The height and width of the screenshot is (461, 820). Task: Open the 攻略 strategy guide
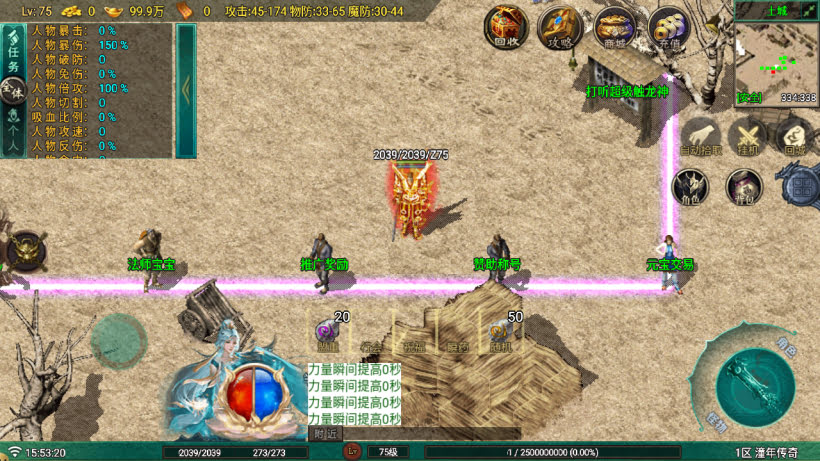pos(560,27)
